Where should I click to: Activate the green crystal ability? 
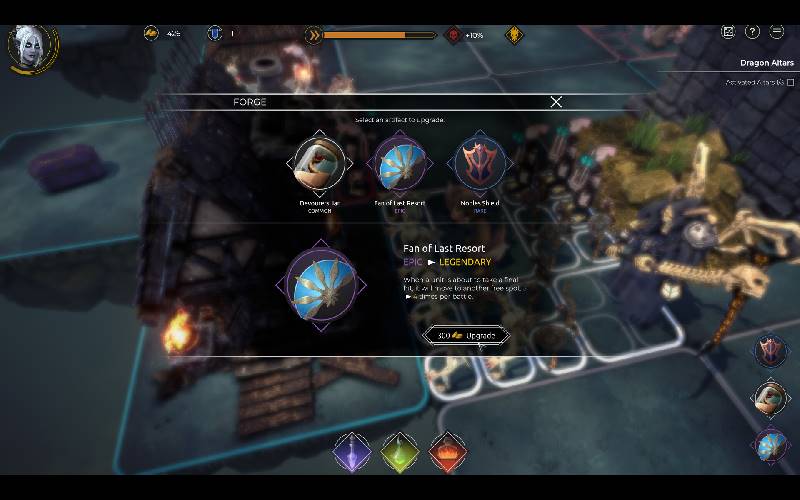point(400,452)
